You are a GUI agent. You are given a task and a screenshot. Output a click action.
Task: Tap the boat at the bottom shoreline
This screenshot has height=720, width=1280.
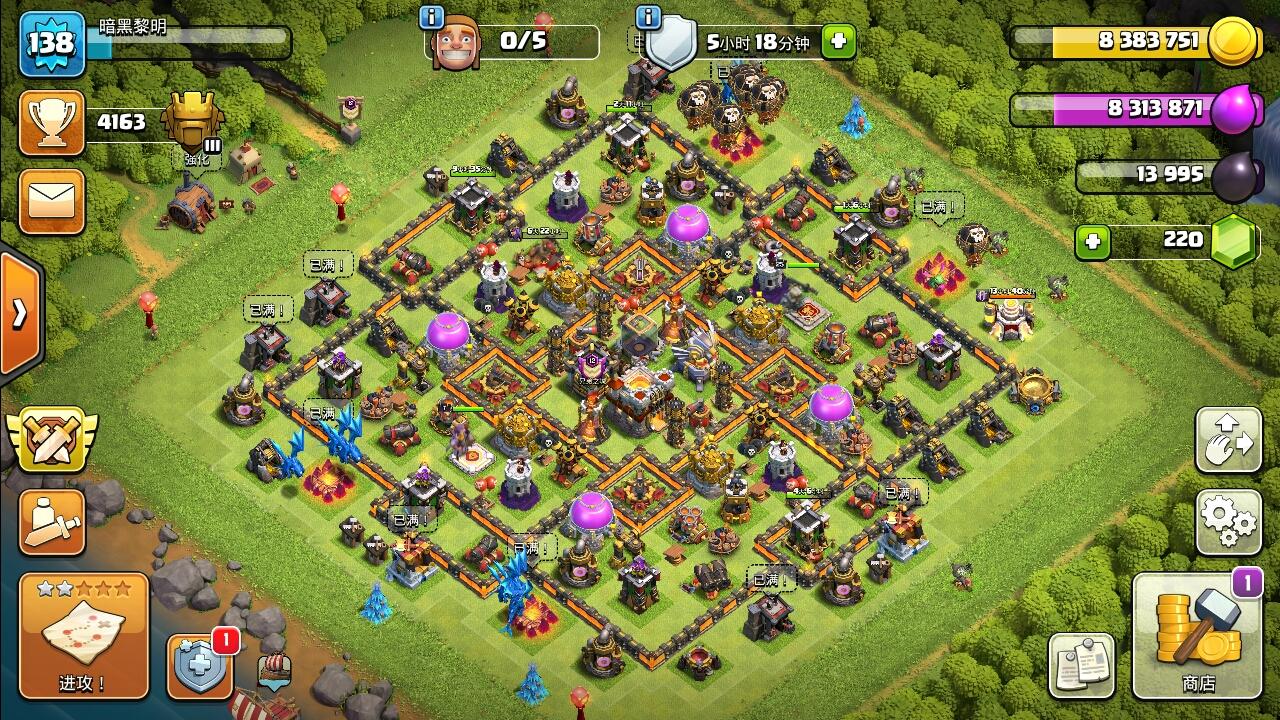coord(270,690)
